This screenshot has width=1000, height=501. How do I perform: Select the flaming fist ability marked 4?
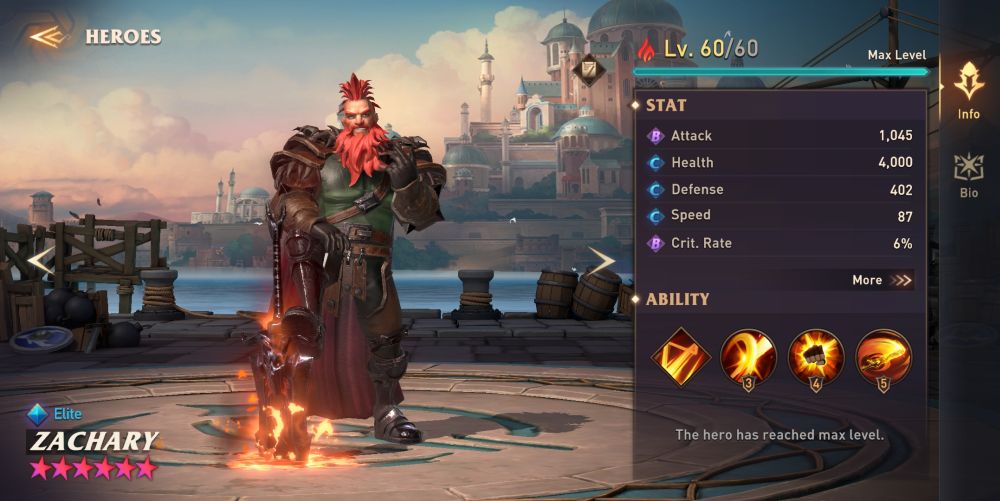[816, 357]
